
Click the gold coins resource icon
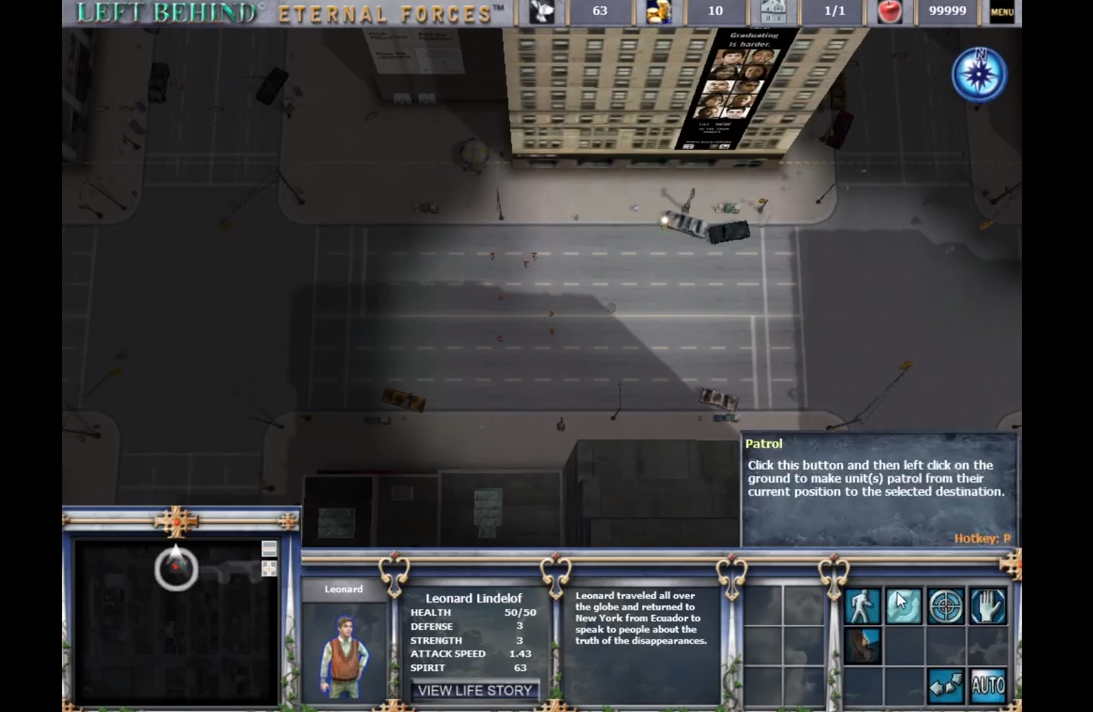659,12
